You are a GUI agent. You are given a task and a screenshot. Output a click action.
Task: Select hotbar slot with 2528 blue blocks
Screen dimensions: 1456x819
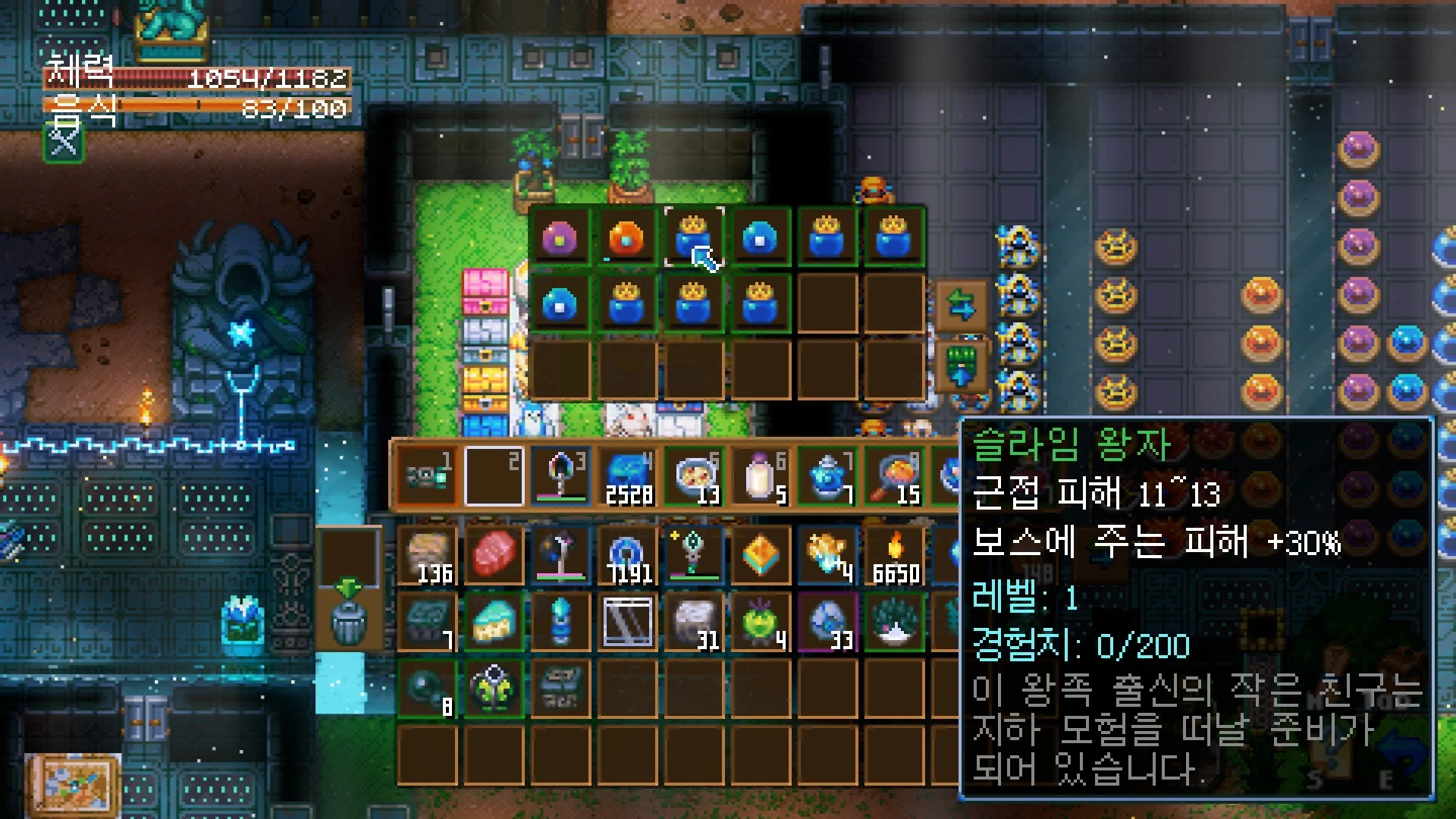(627, 478)
